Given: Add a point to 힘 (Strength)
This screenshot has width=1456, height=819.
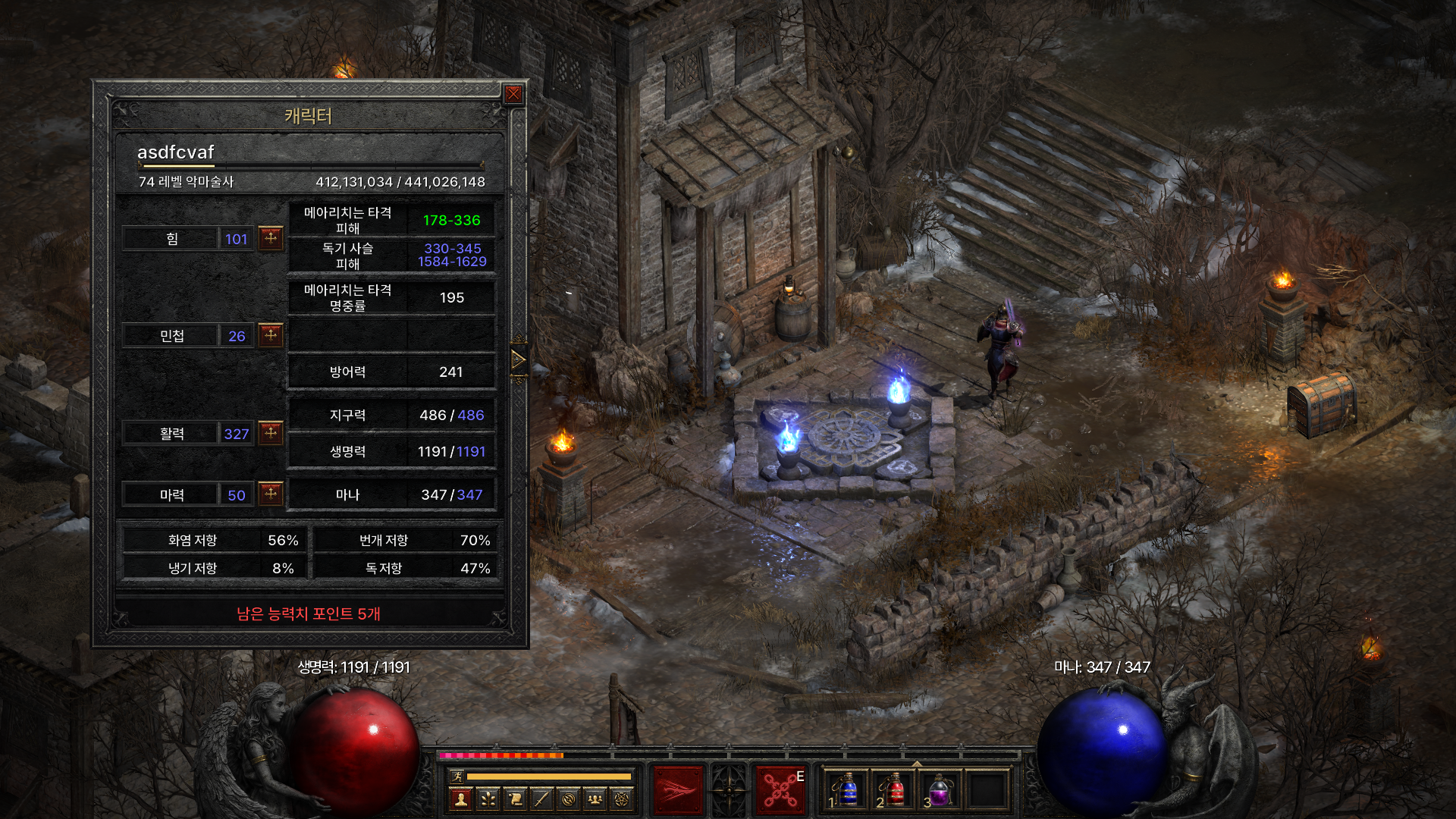Looking at the screenshot, I should 271,238.
